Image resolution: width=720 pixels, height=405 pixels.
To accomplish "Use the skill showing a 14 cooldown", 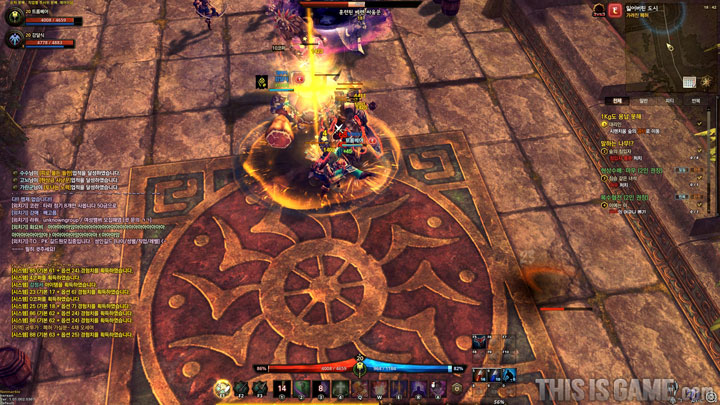I will click(283, 388).
